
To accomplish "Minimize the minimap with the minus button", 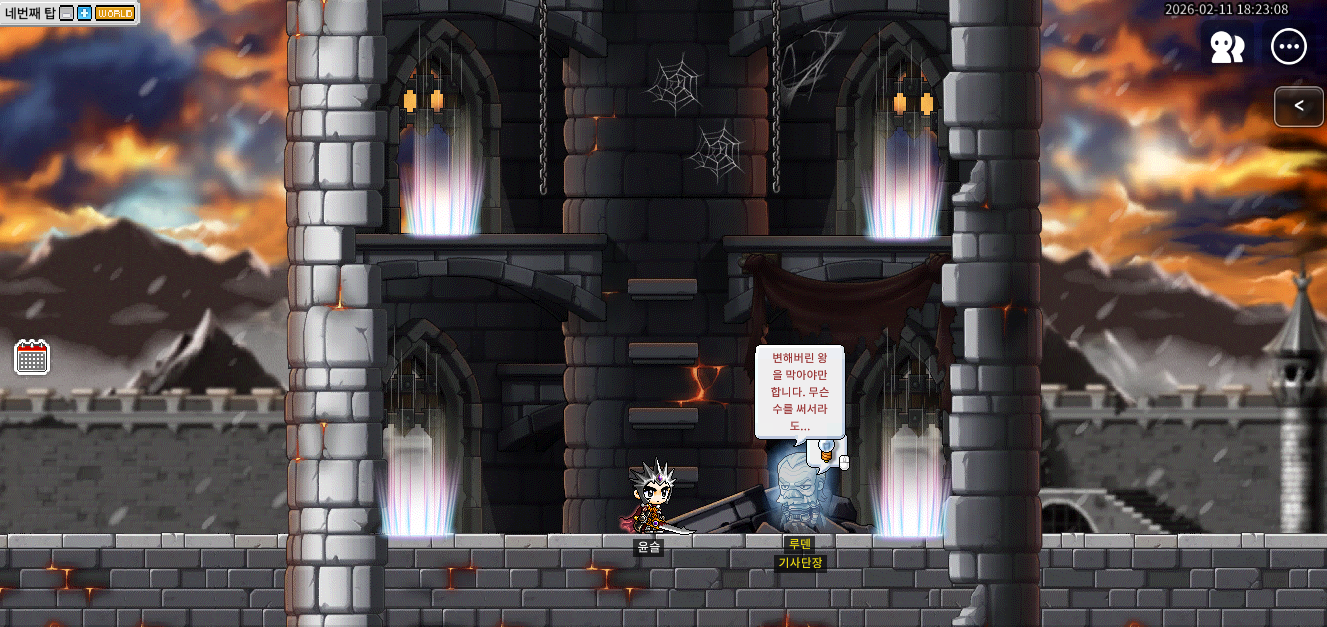I will (67, 13).
